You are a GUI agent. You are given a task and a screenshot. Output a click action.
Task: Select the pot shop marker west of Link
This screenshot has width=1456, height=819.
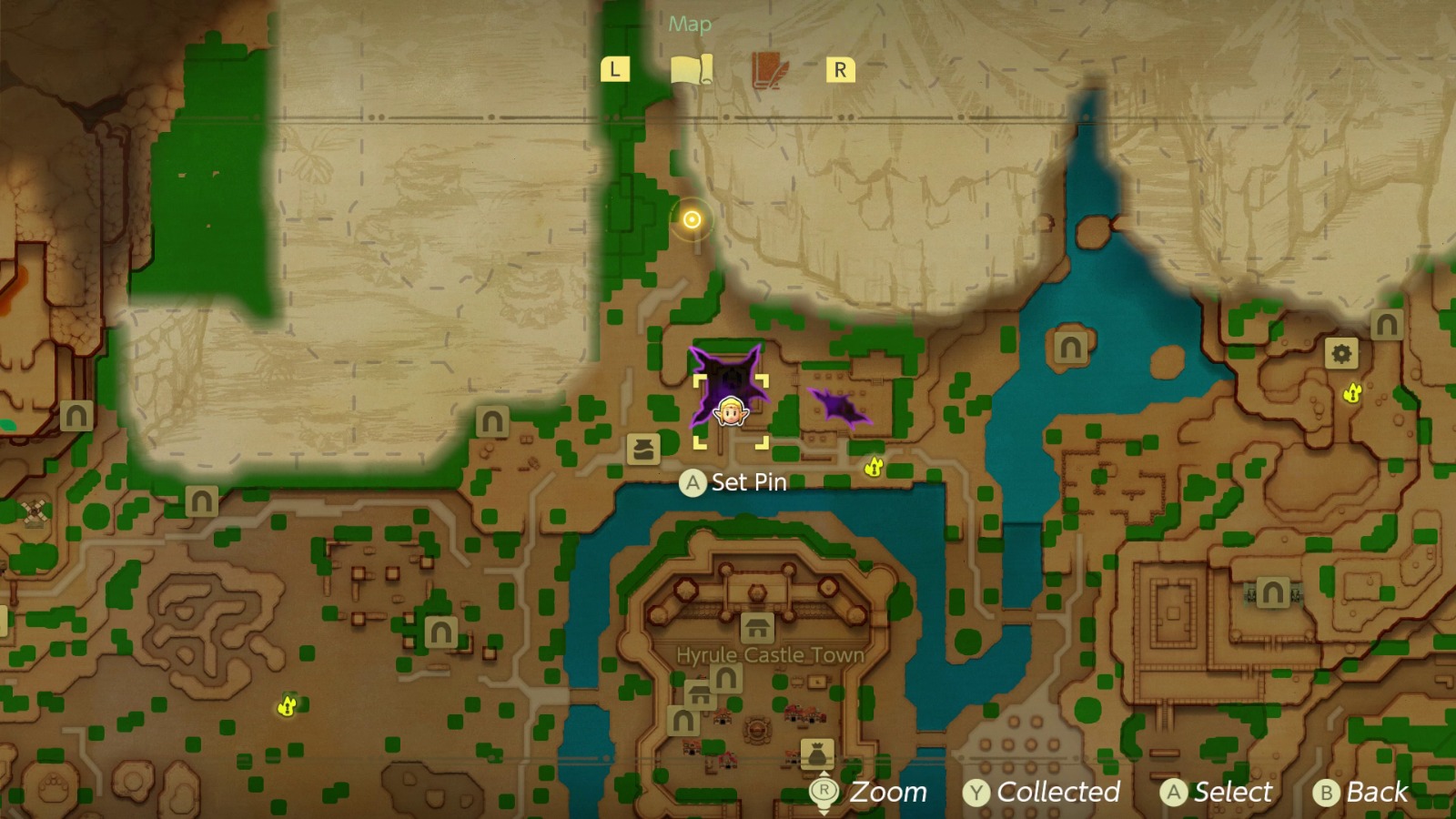point(643,447)
